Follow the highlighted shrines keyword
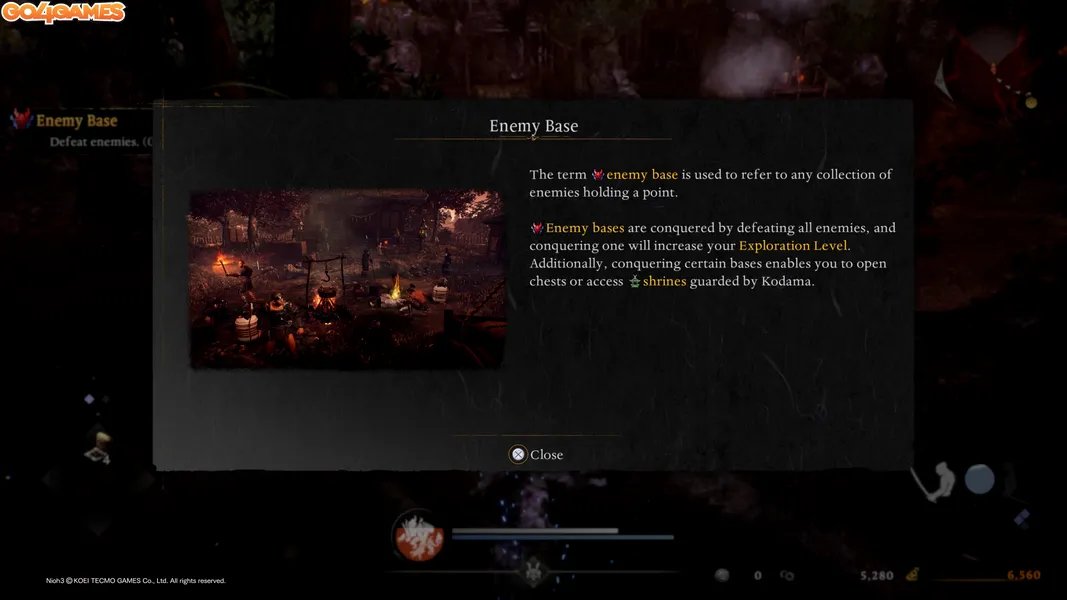Viewport: 1067px width, 600px height. pos(664,282)
